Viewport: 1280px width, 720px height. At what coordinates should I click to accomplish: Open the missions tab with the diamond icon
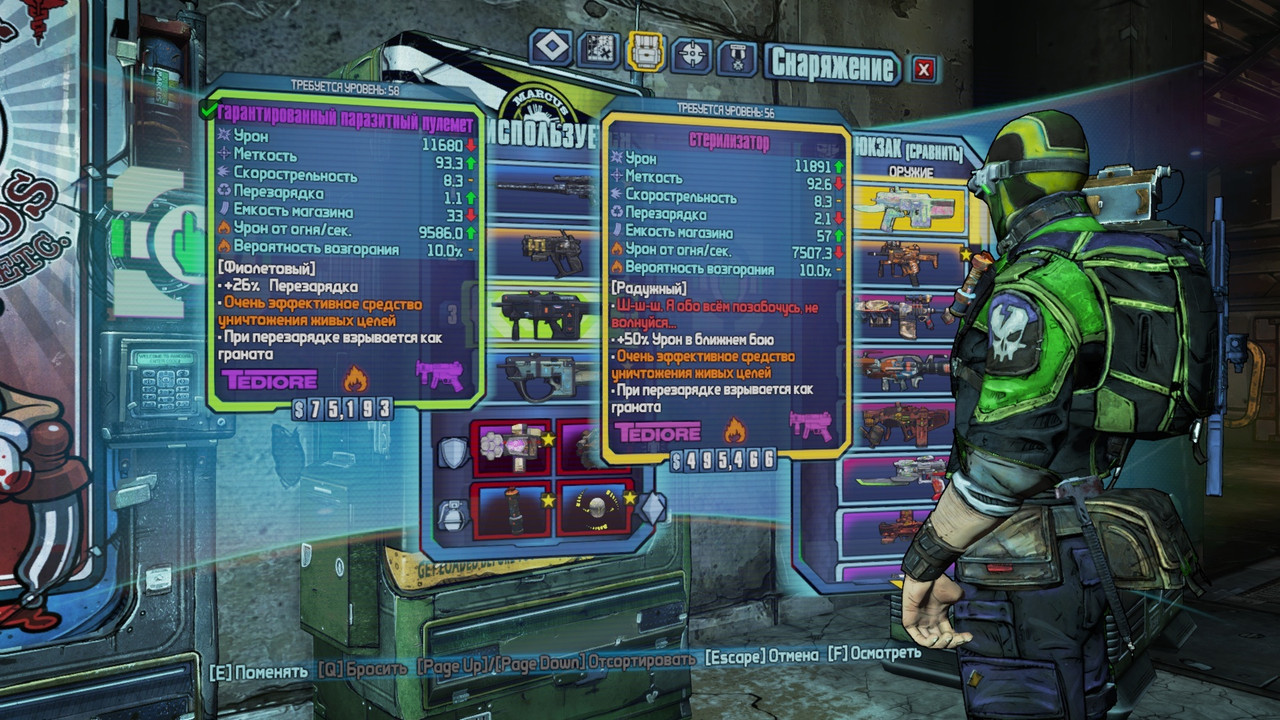pyautogui.click(x=551, y=47)
